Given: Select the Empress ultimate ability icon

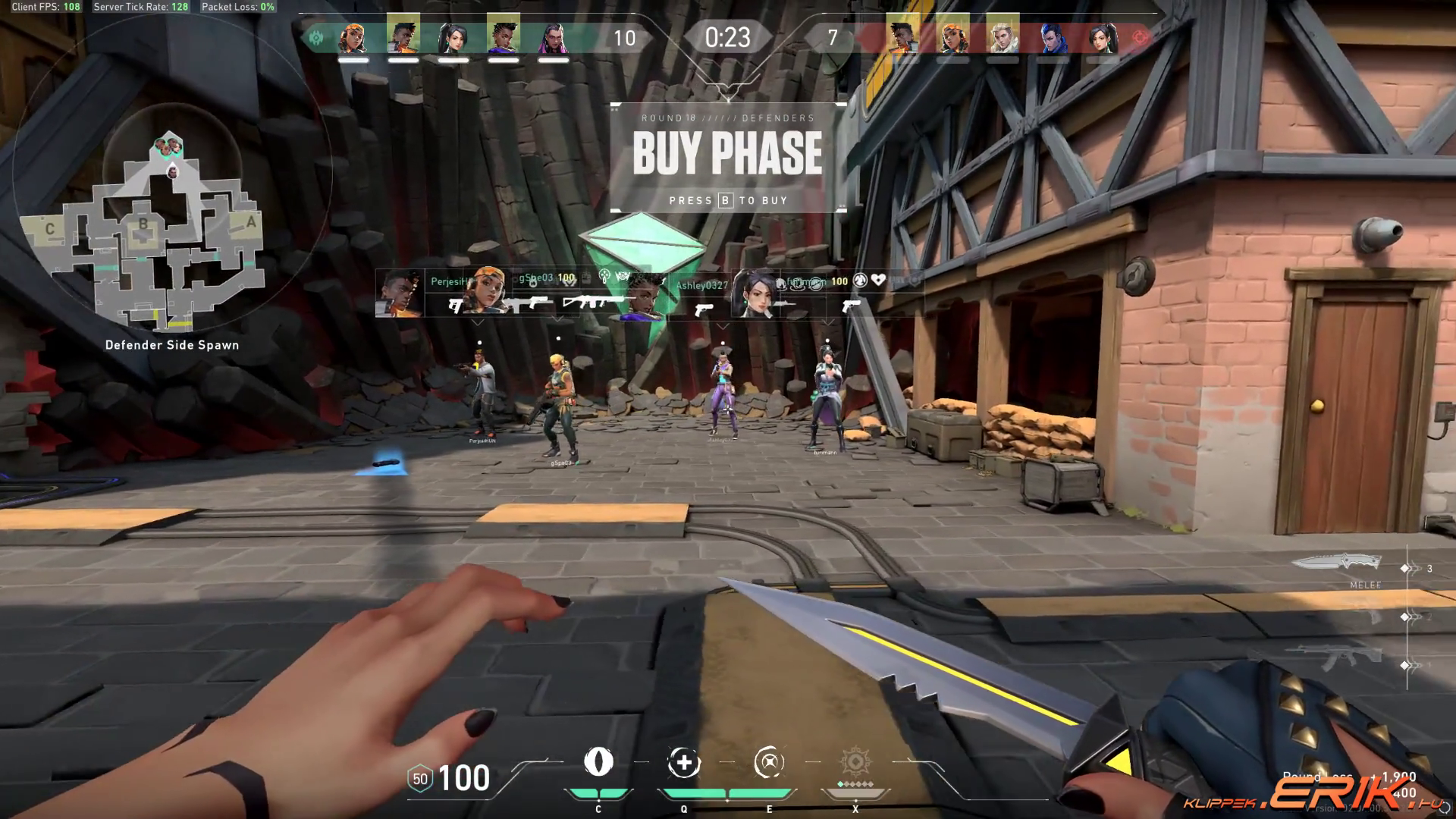Looking at the screenshot, I should [x=855, y=763].
